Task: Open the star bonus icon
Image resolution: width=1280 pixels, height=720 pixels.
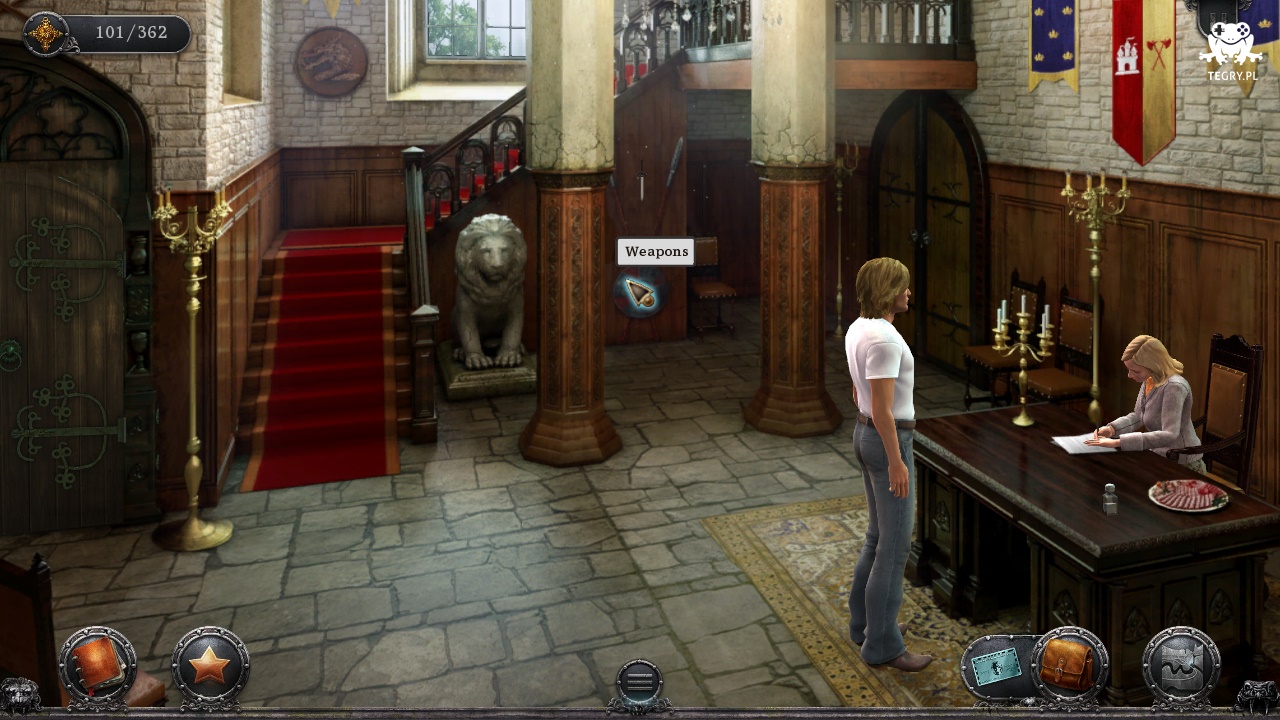Action: [210, 665]
